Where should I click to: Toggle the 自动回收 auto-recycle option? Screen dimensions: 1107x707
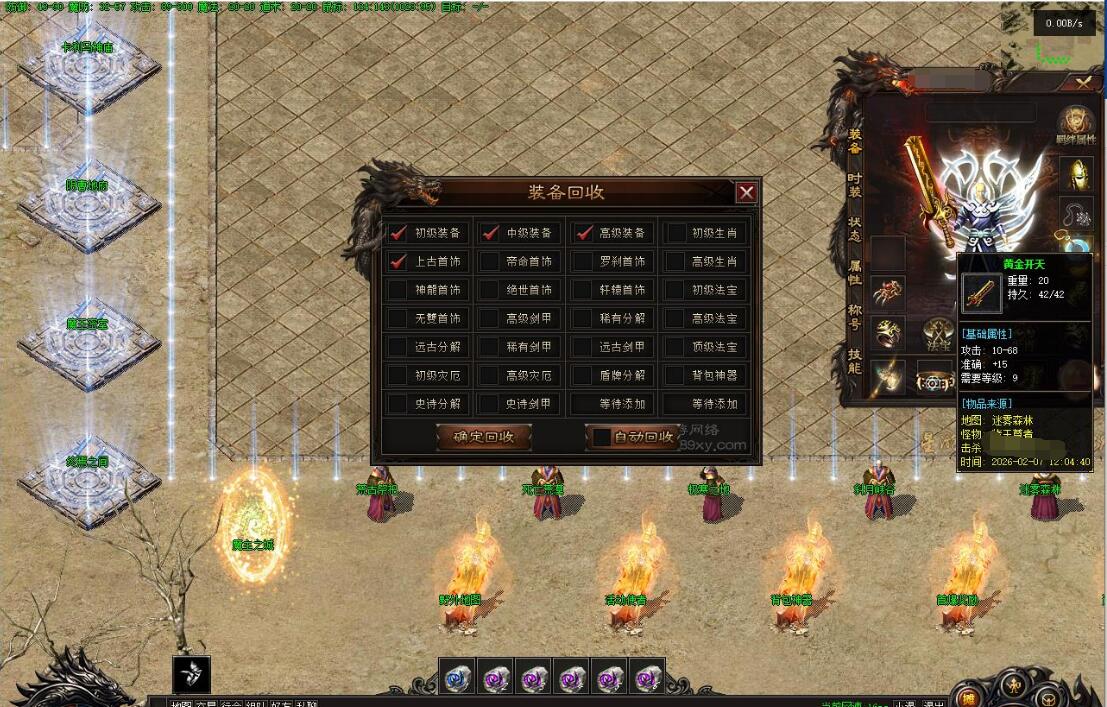pos(601,437)
